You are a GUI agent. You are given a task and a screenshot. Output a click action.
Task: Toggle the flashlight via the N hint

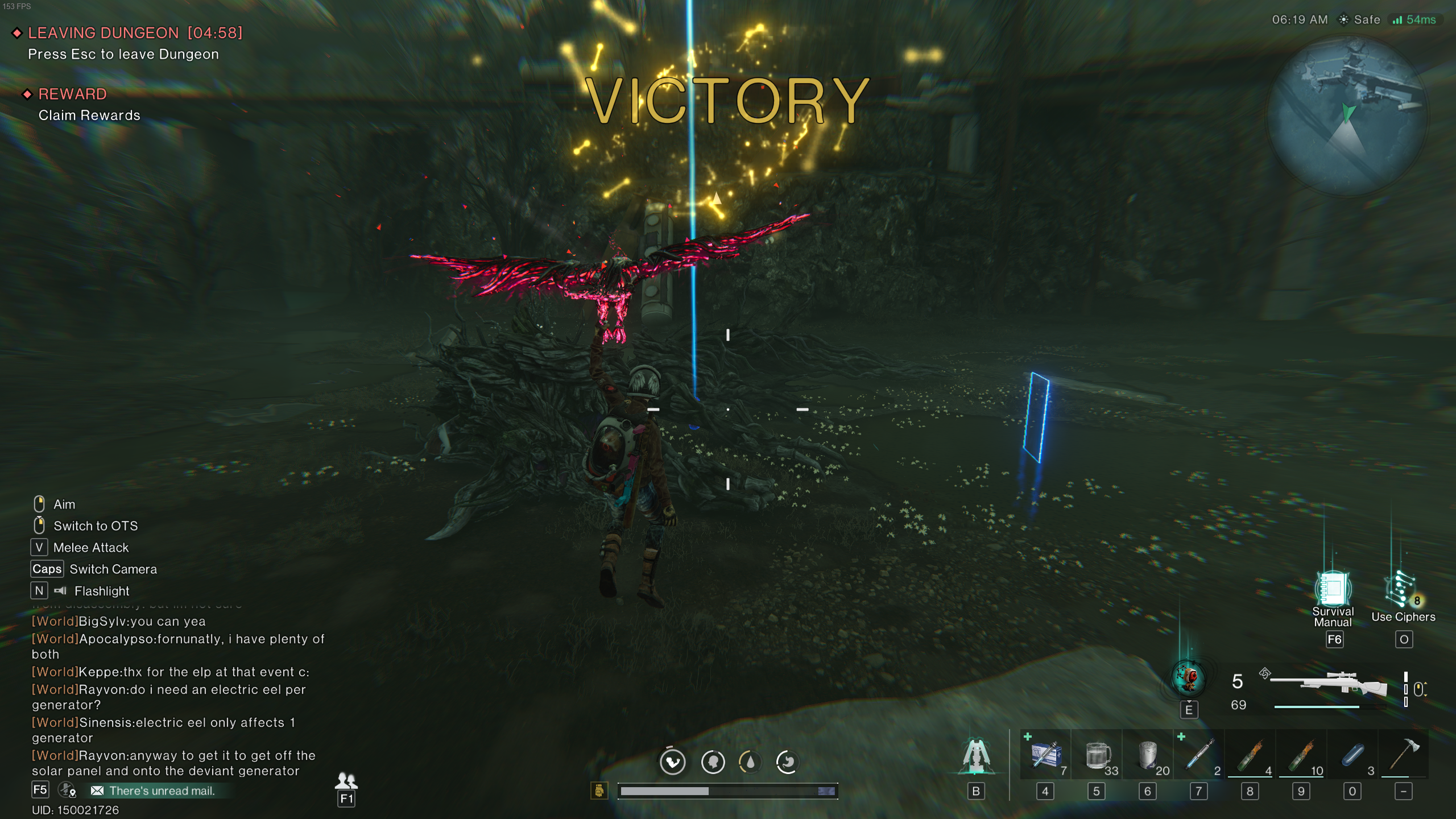38,591
